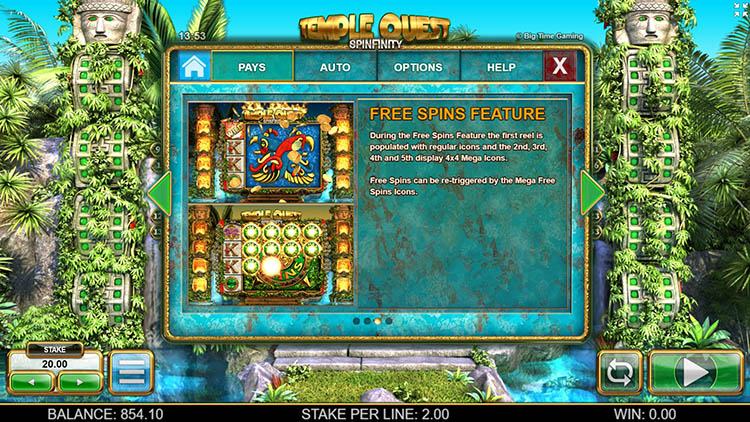The width and height of the screenshot is (750, 422).
Task: Go to the home screen
Action: pyautogui.click(x=191, y=67)
